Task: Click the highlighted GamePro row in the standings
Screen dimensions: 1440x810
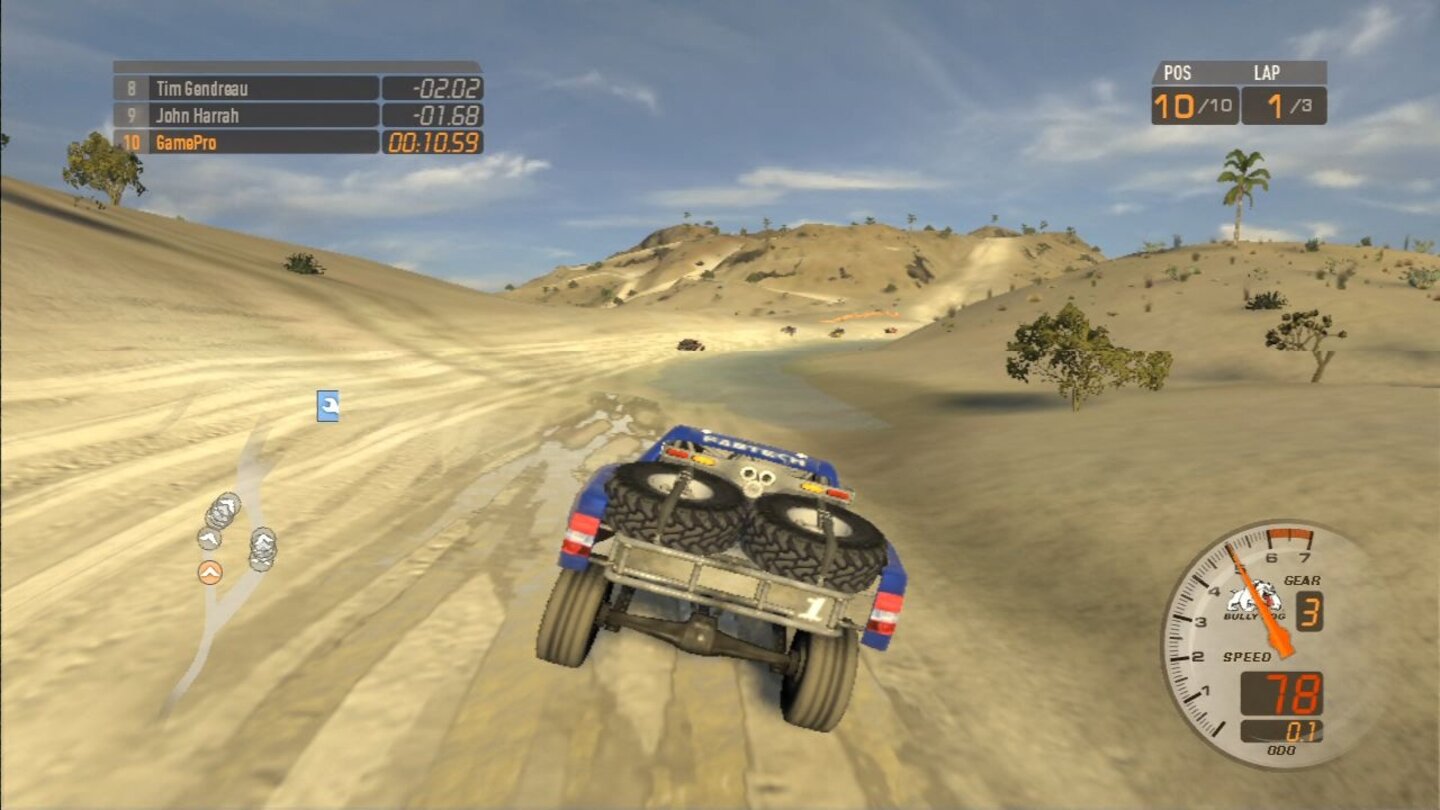Action: pyautogui.click(x=250, y=141)
